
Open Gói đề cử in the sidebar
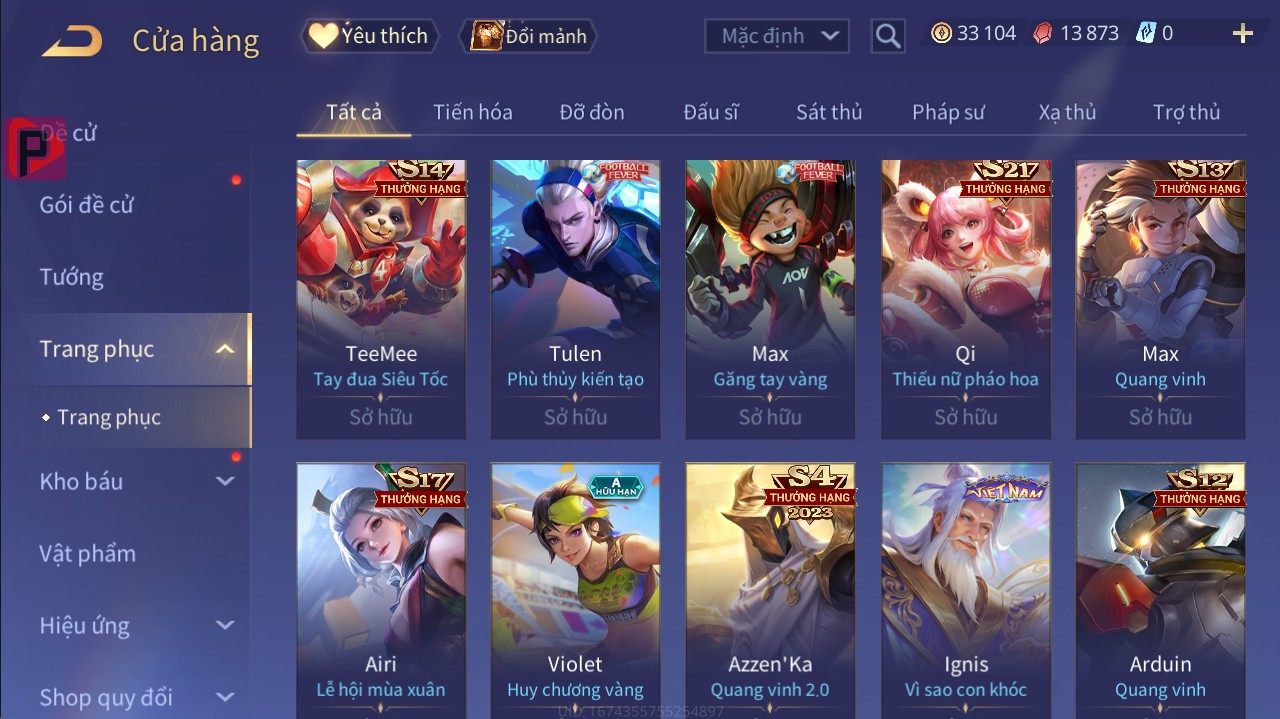87,205
